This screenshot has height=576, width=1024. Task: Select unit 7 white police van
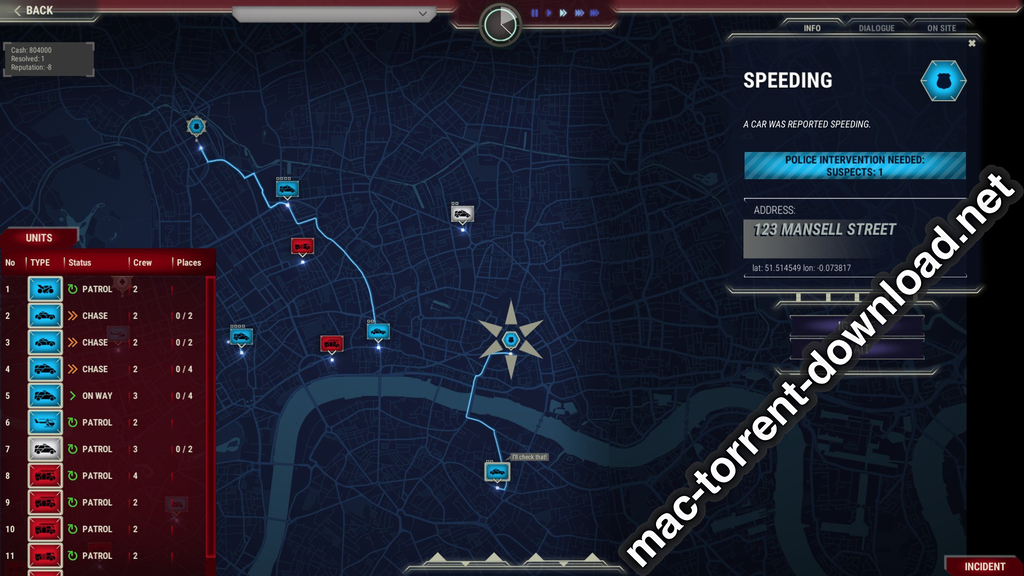pyautogui.click(x=45, y=449)
